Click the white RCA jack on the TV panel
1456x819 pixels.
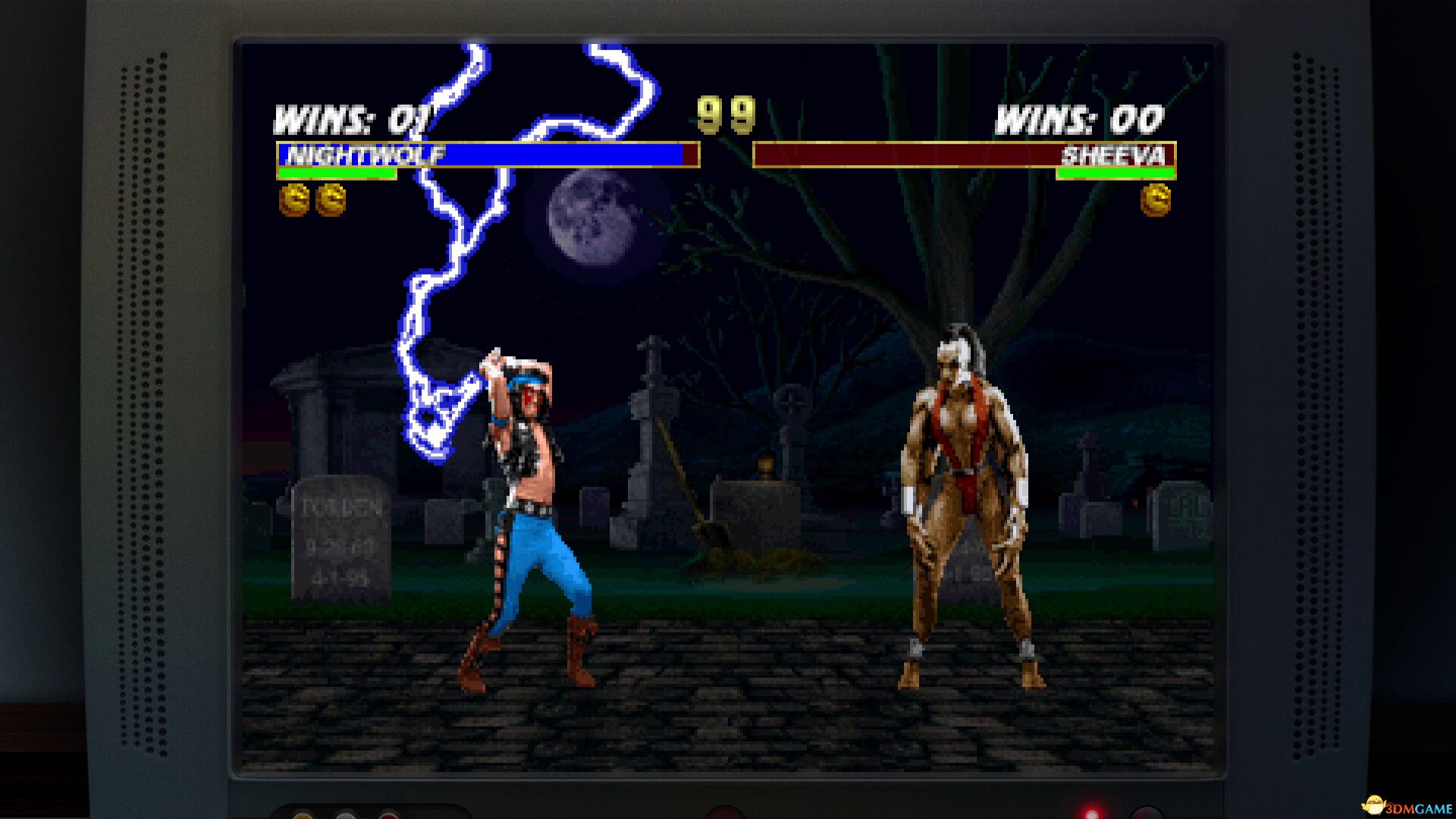346,817
